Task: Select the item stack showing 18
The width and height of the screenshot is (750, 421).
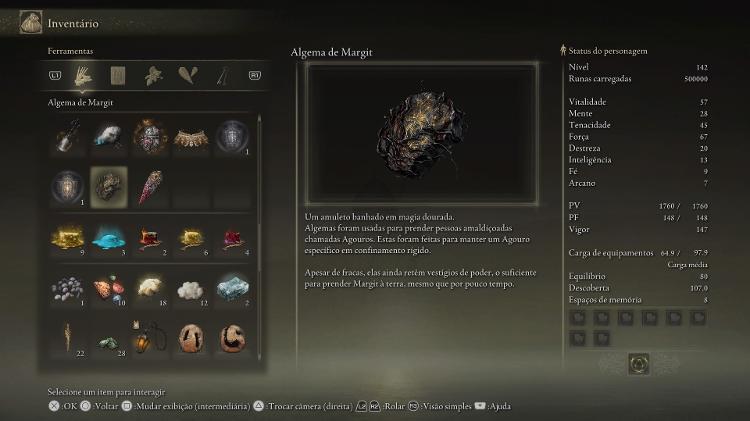Action: point(149,289)
